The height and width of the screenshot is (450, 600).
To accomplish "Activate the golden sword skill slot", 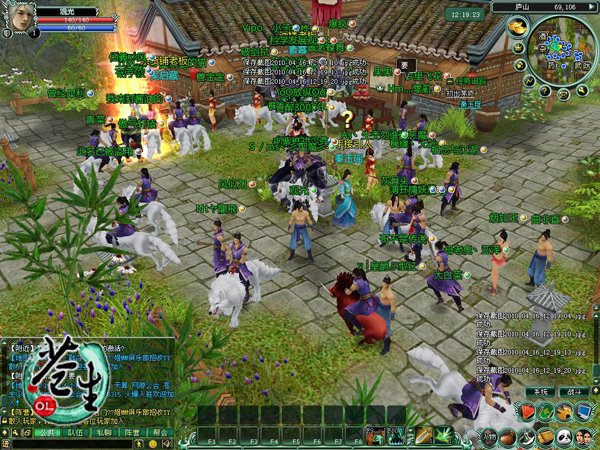I will coord(425,434).
